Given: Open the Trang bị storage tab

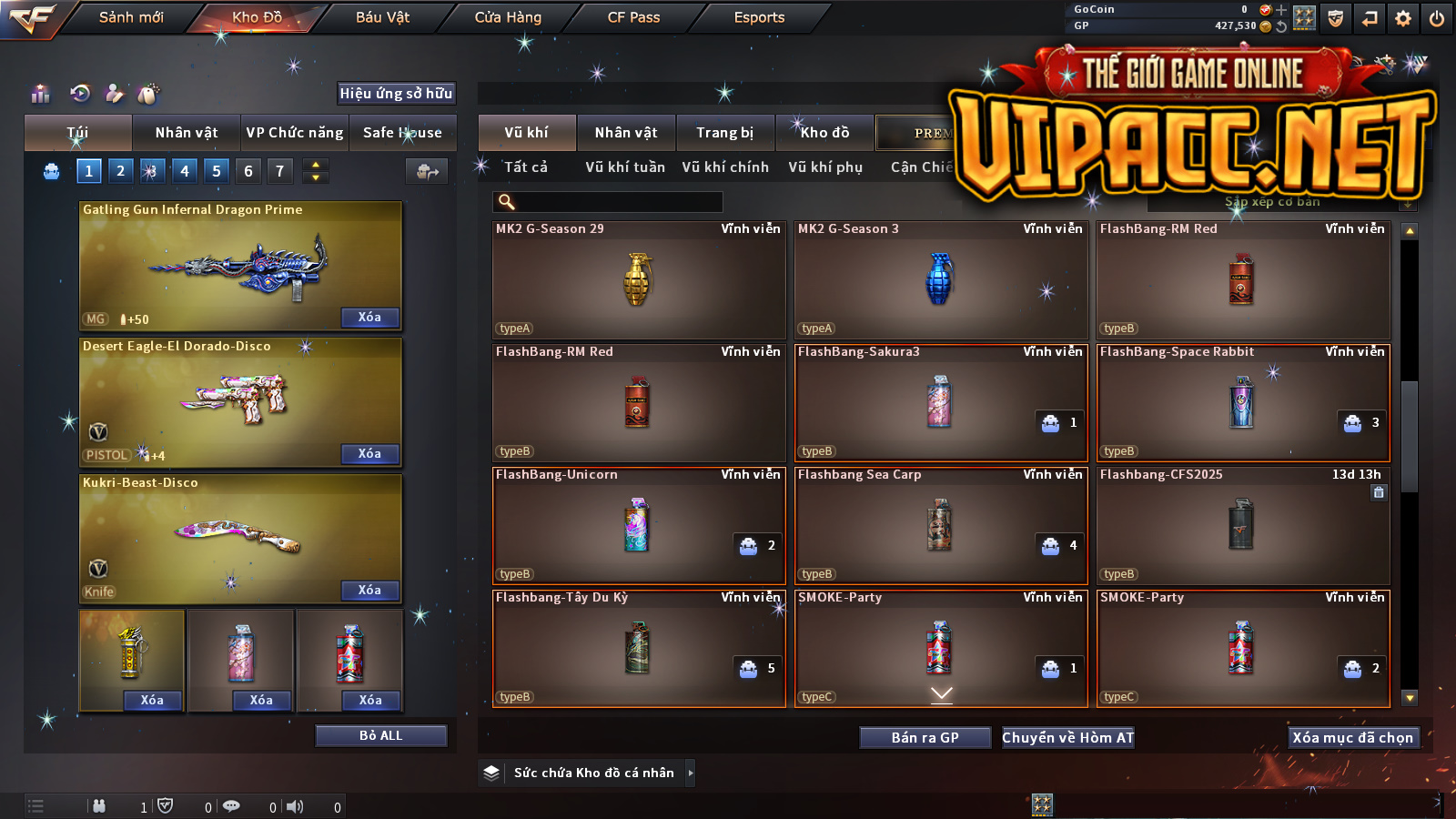Looking at the screenshot, I should coord(725,133).
